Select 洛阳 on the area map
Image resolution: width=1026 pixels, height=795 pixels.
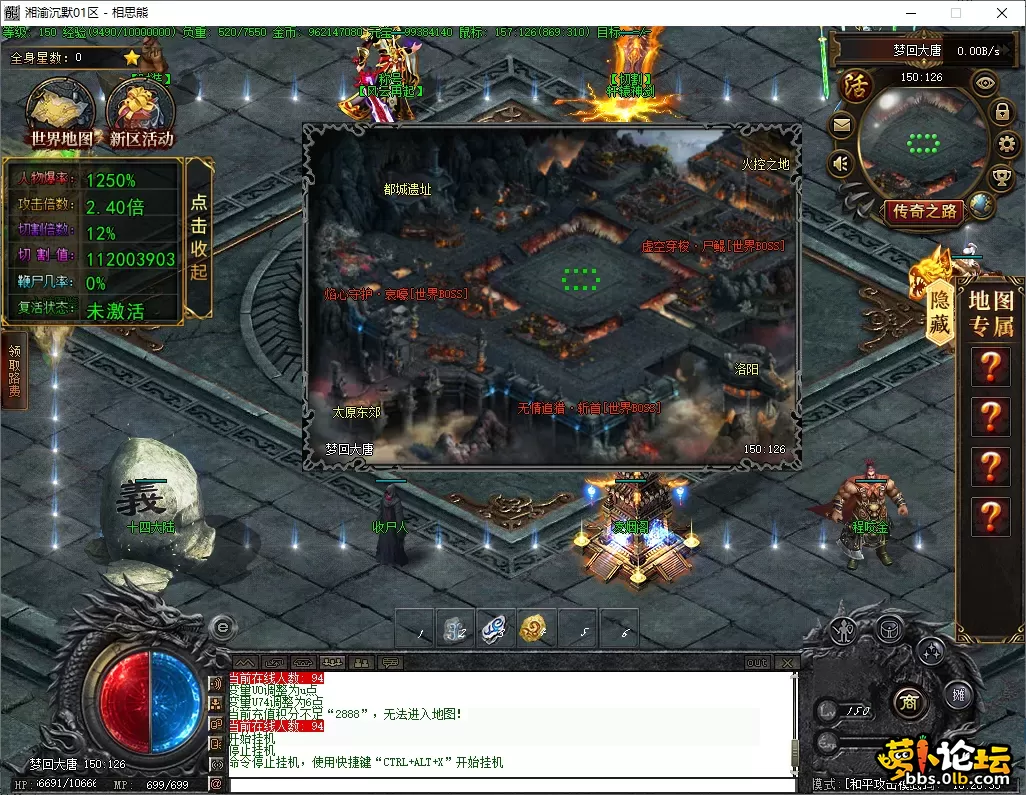(x=747, y=368)
